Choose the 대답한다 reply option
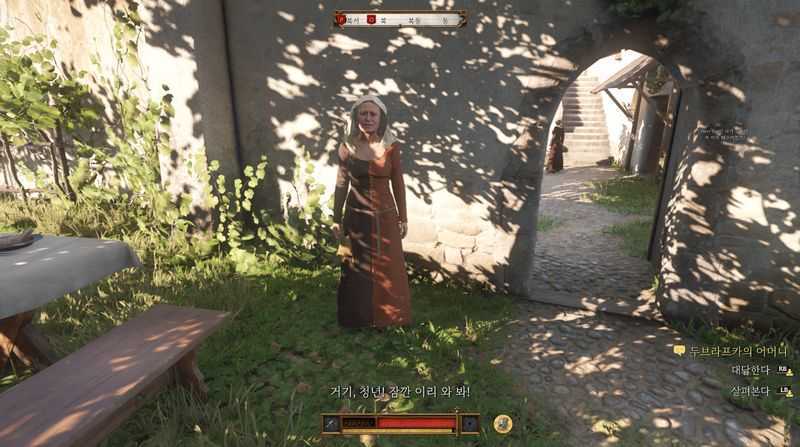 click(750, 370)
